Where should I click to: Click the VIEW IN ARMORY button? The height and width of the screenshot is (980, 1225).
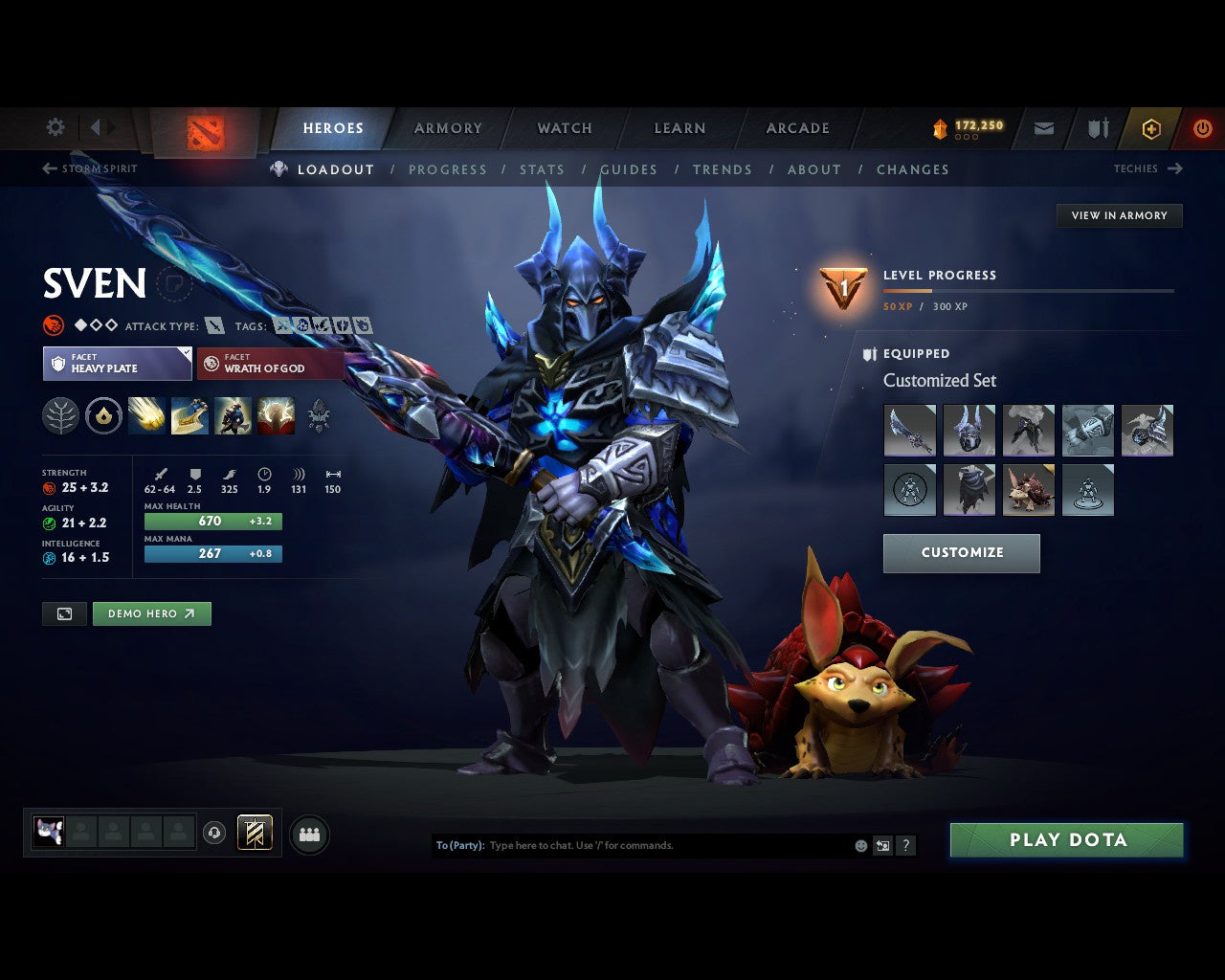pos(1119,215)
